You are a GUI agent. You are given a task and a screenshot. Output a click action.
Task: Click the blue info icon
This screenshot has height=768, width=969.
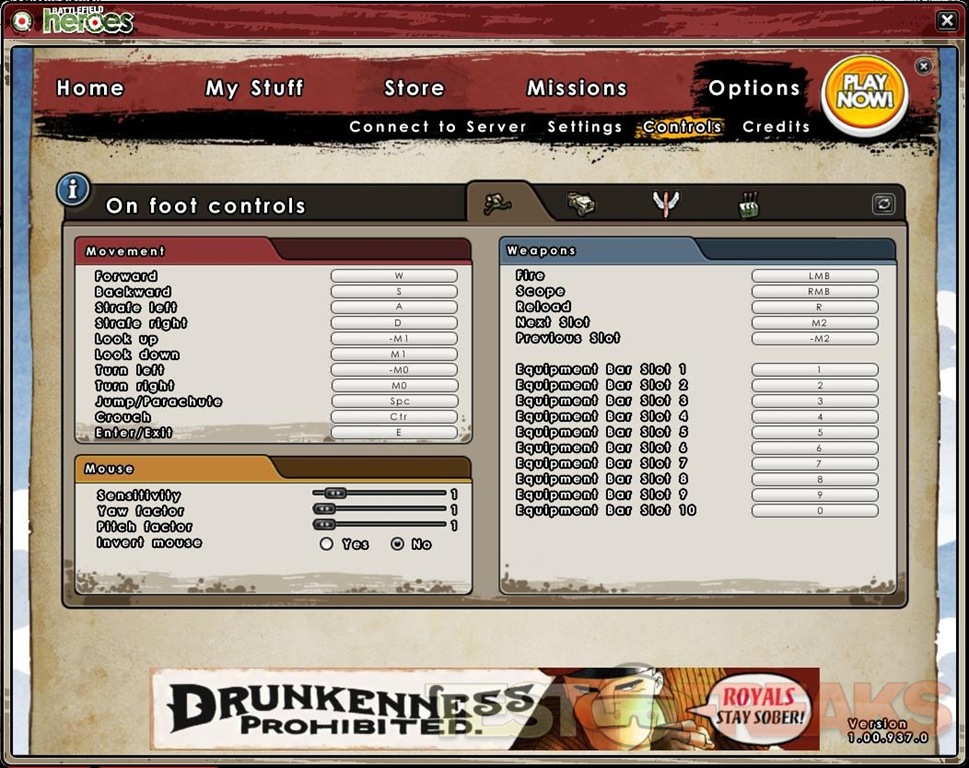[x=73, y=189]
